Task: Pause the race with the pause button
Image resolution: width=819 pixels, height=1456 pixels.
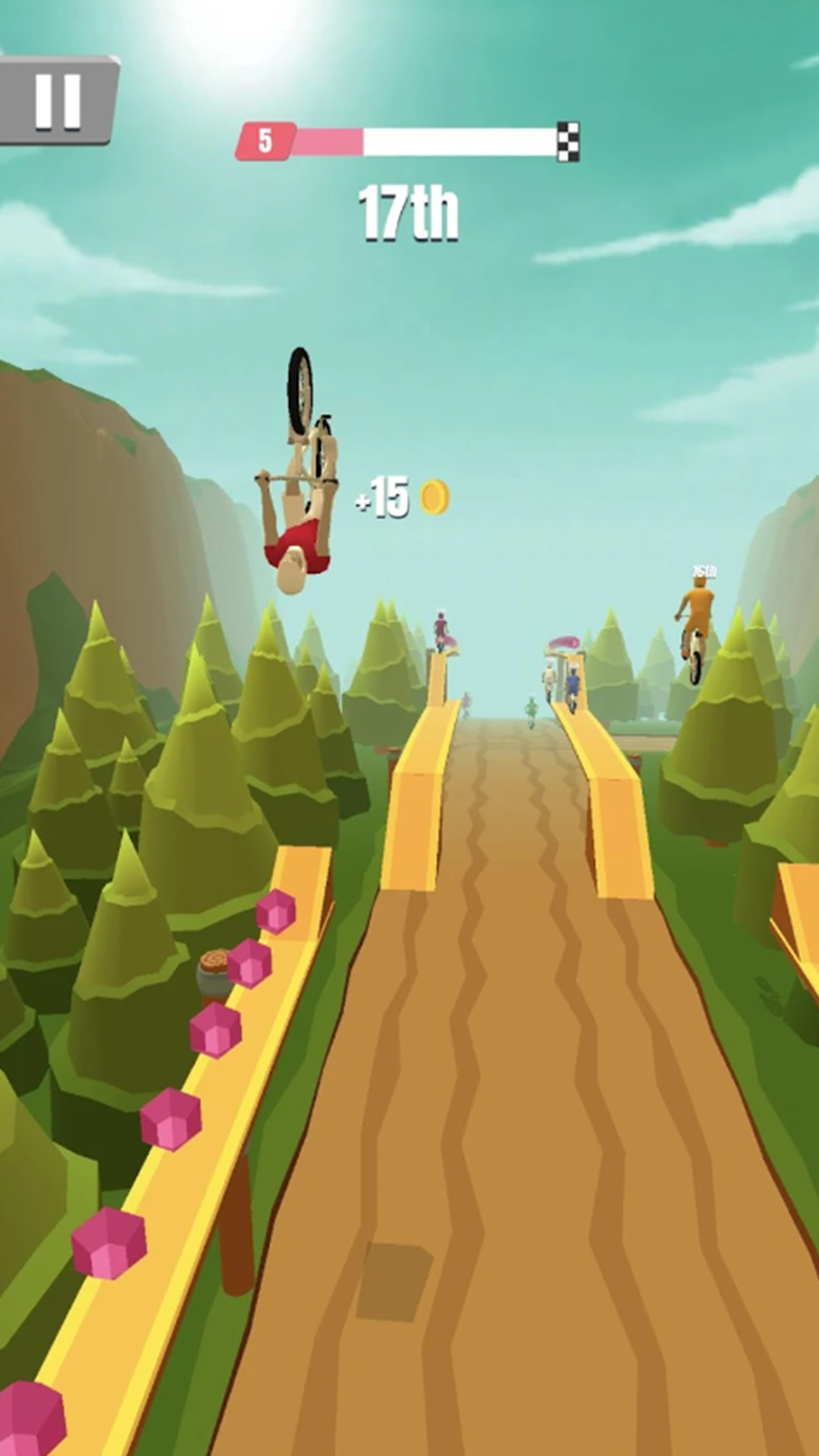Action: [58, 100]
